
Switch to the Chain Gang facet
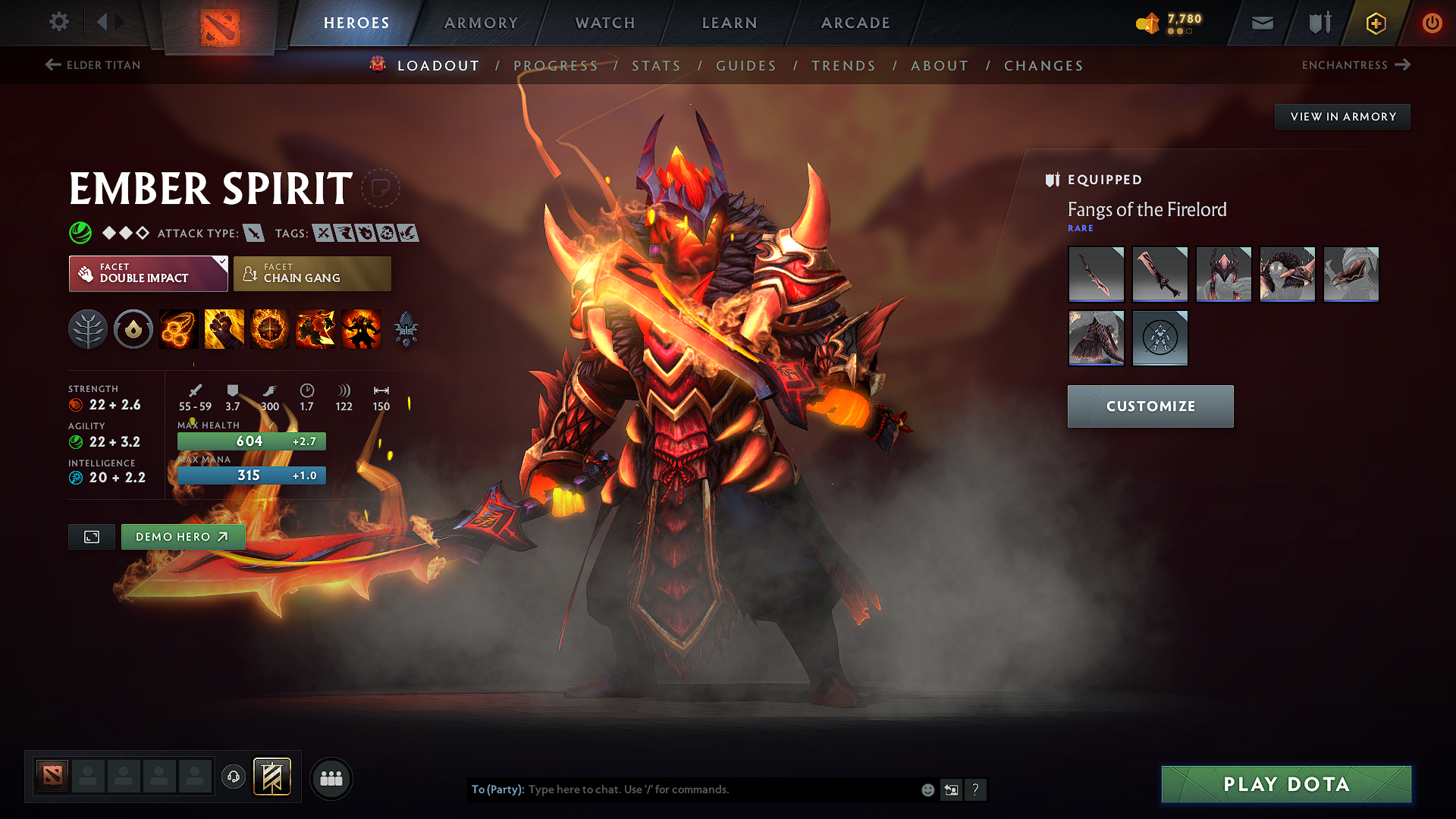311,273
